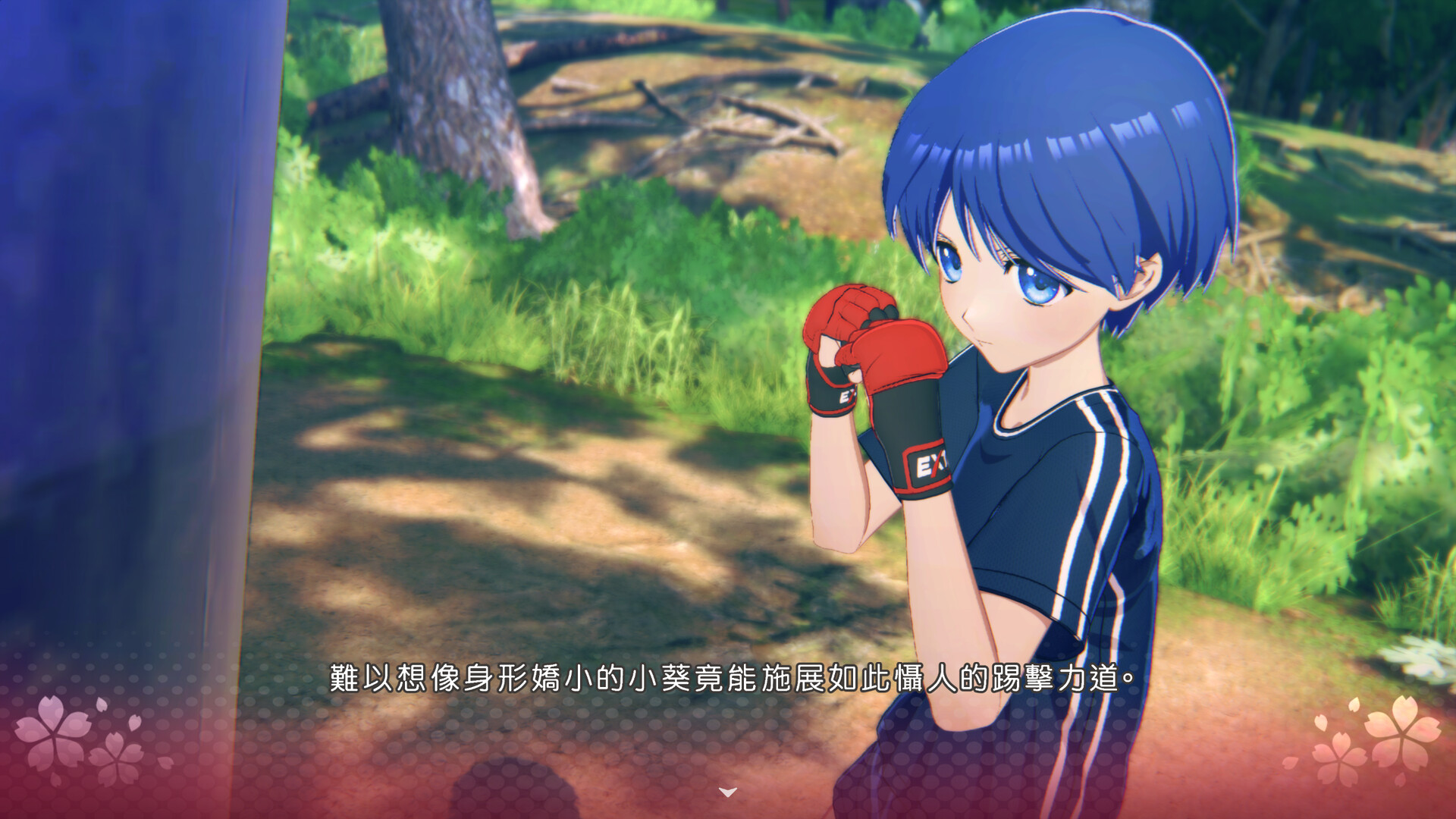Click the dialogue advance arrow indicator

(728, 792)
